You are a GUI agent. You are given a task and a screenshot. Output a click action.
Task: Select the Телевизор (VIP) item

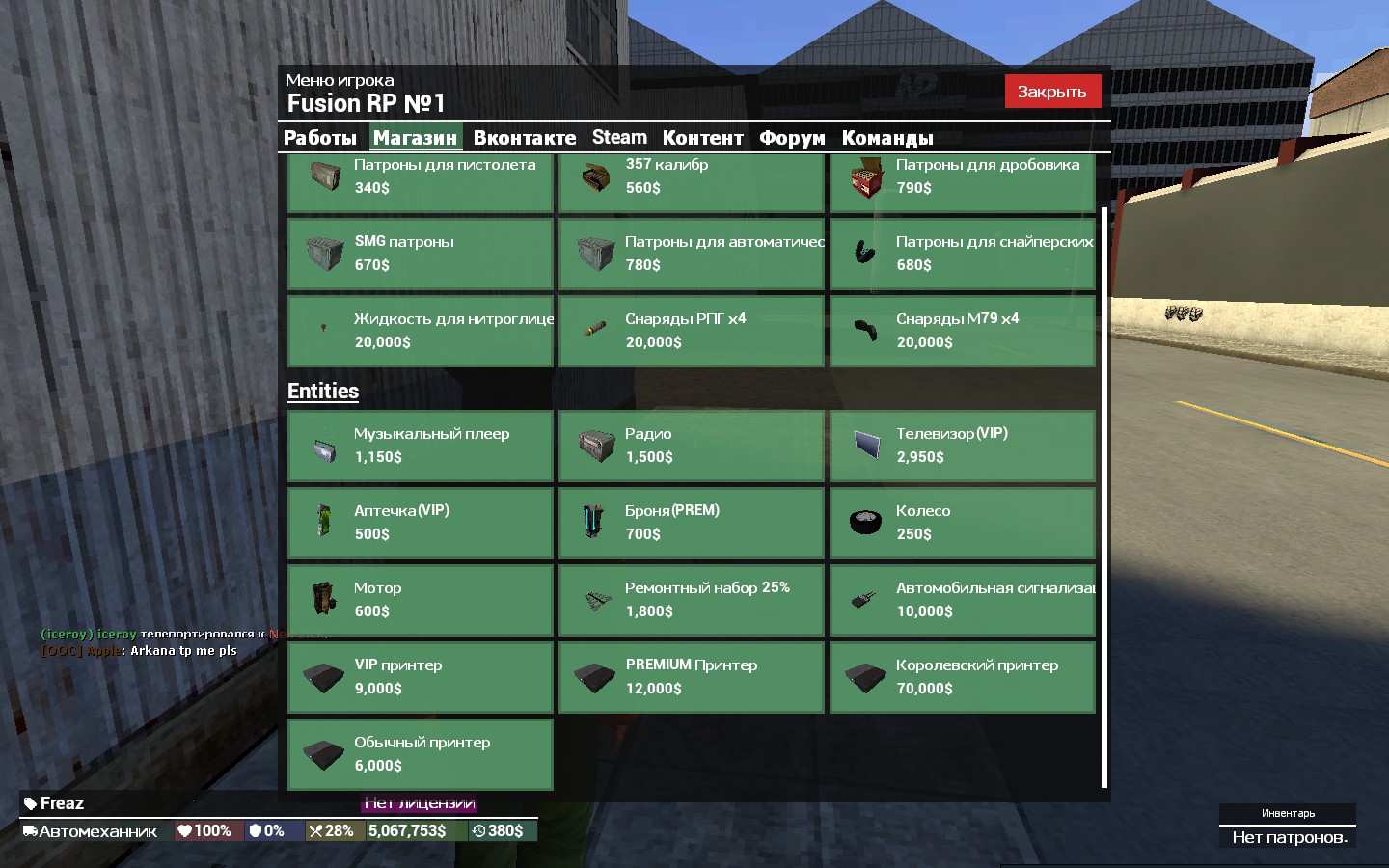coord(963,446)
